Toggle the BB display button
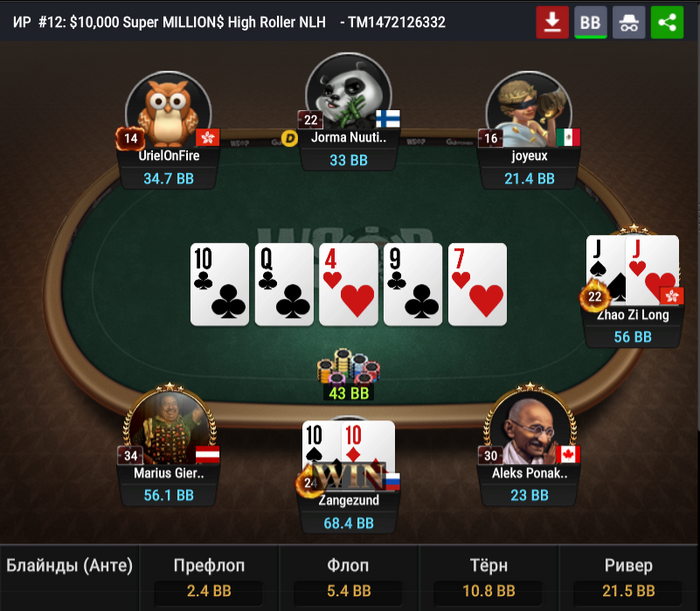 (x=591, y=22)
